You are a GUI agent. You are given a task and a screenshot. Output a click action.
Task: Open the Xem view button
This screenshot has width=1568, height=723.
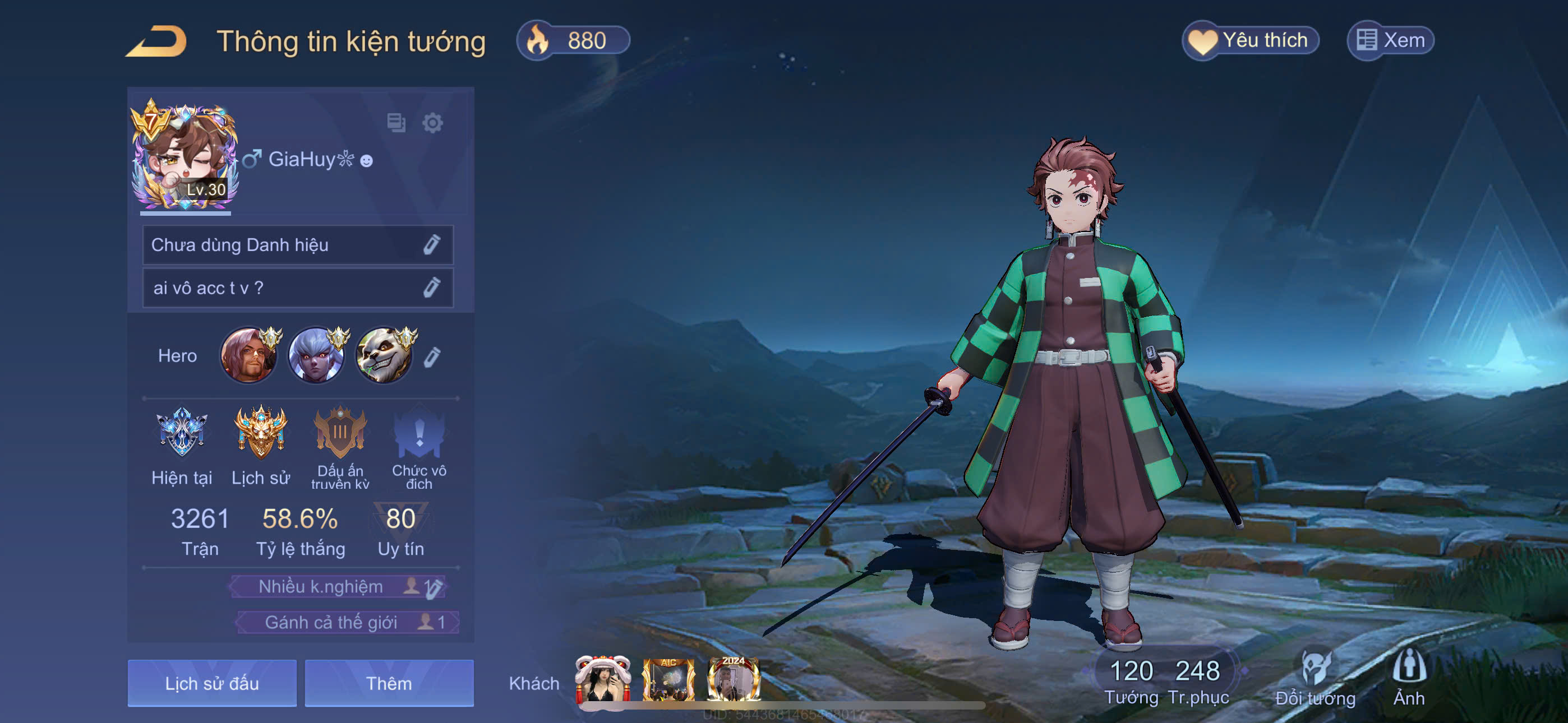(1390, 41)
